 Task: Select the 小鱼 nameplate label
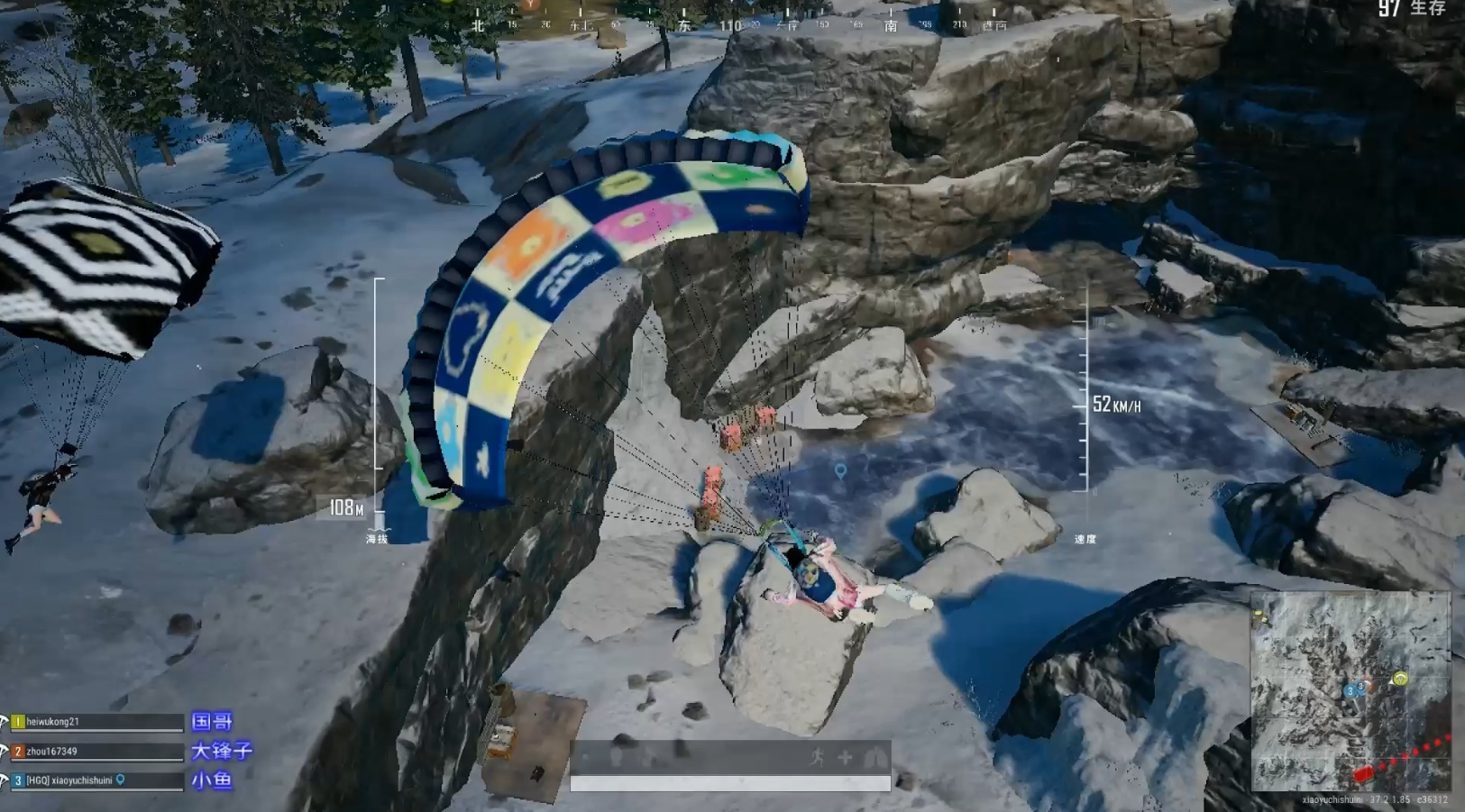pos(211,780)
